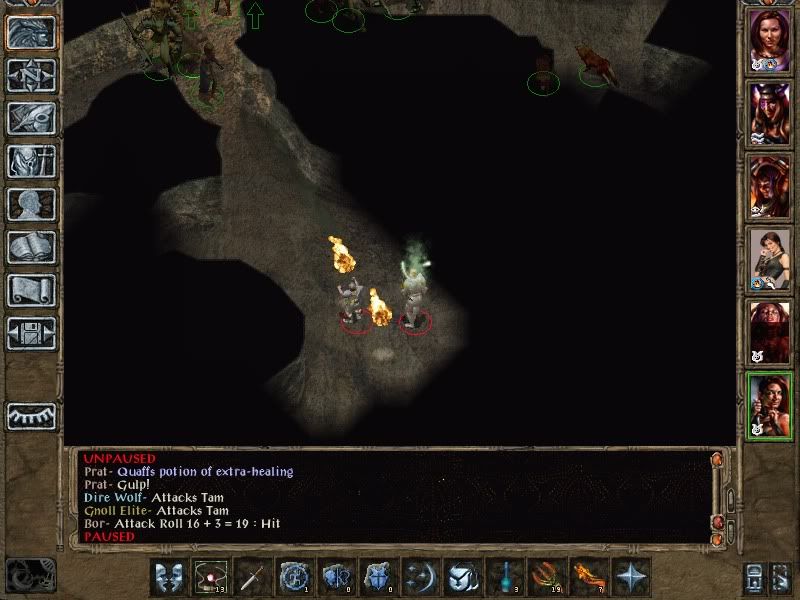Select the horned-helmet character portrait
800x600 pixels.
coord(770,114)
